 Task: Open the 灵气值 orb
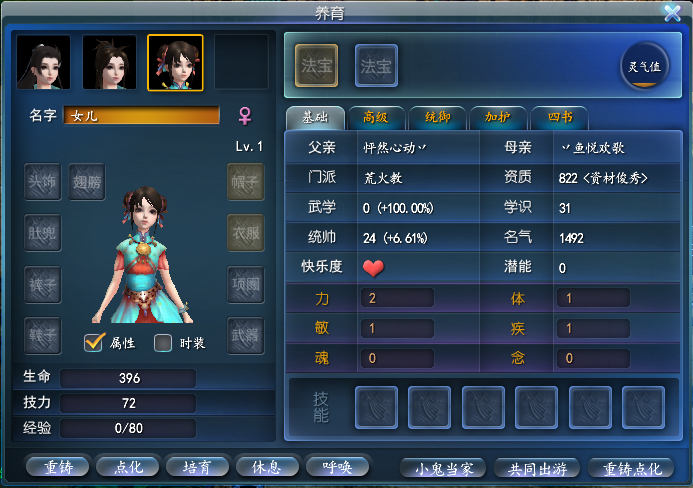point(643,66)
